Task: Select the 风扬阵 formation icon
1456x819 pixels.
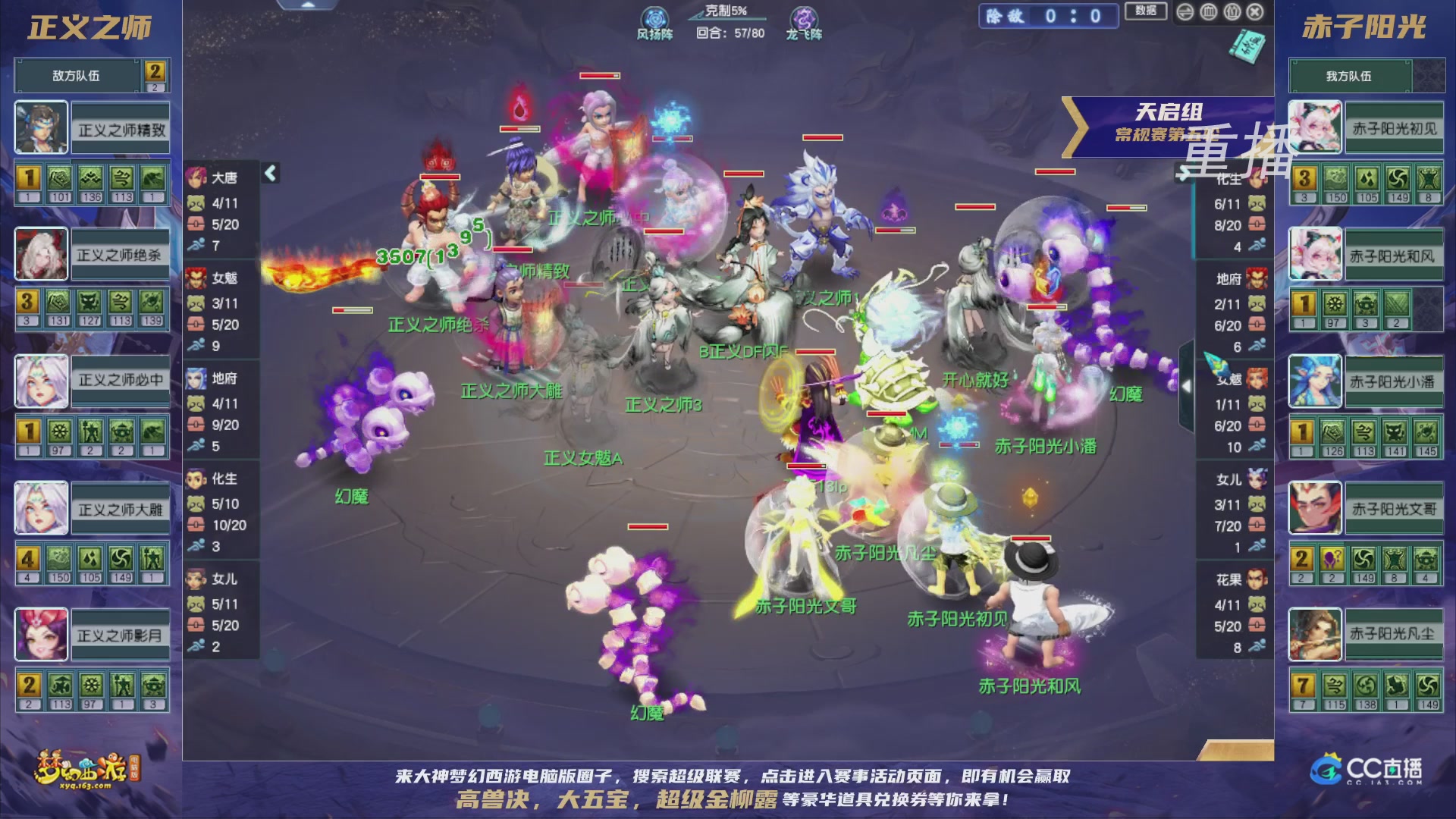Action: [654, 17]
